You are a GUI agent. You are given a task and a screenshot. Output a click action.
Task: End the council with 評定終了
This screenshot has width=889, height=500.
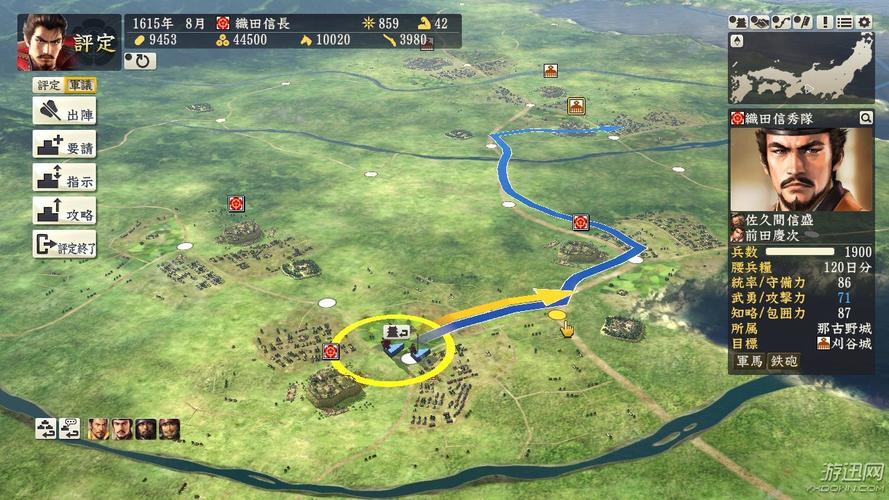tap(65, 244)
